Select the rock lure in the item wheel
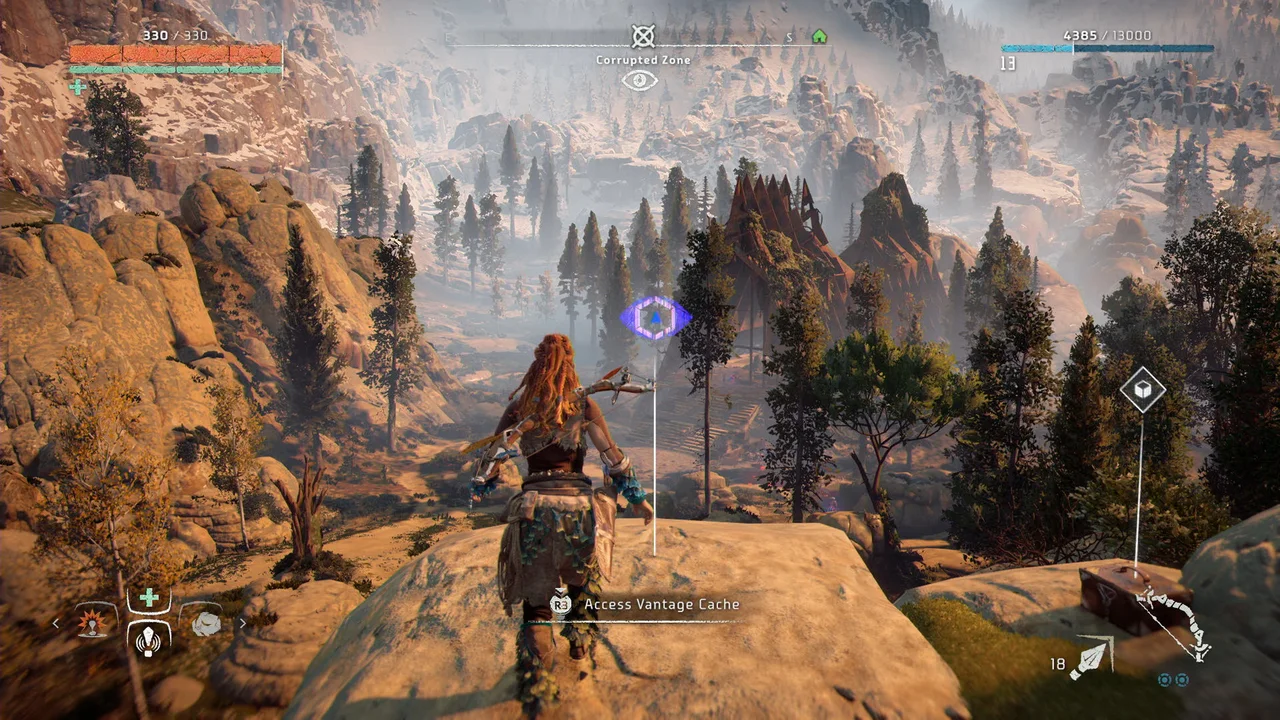 click(x=205, y=623)
